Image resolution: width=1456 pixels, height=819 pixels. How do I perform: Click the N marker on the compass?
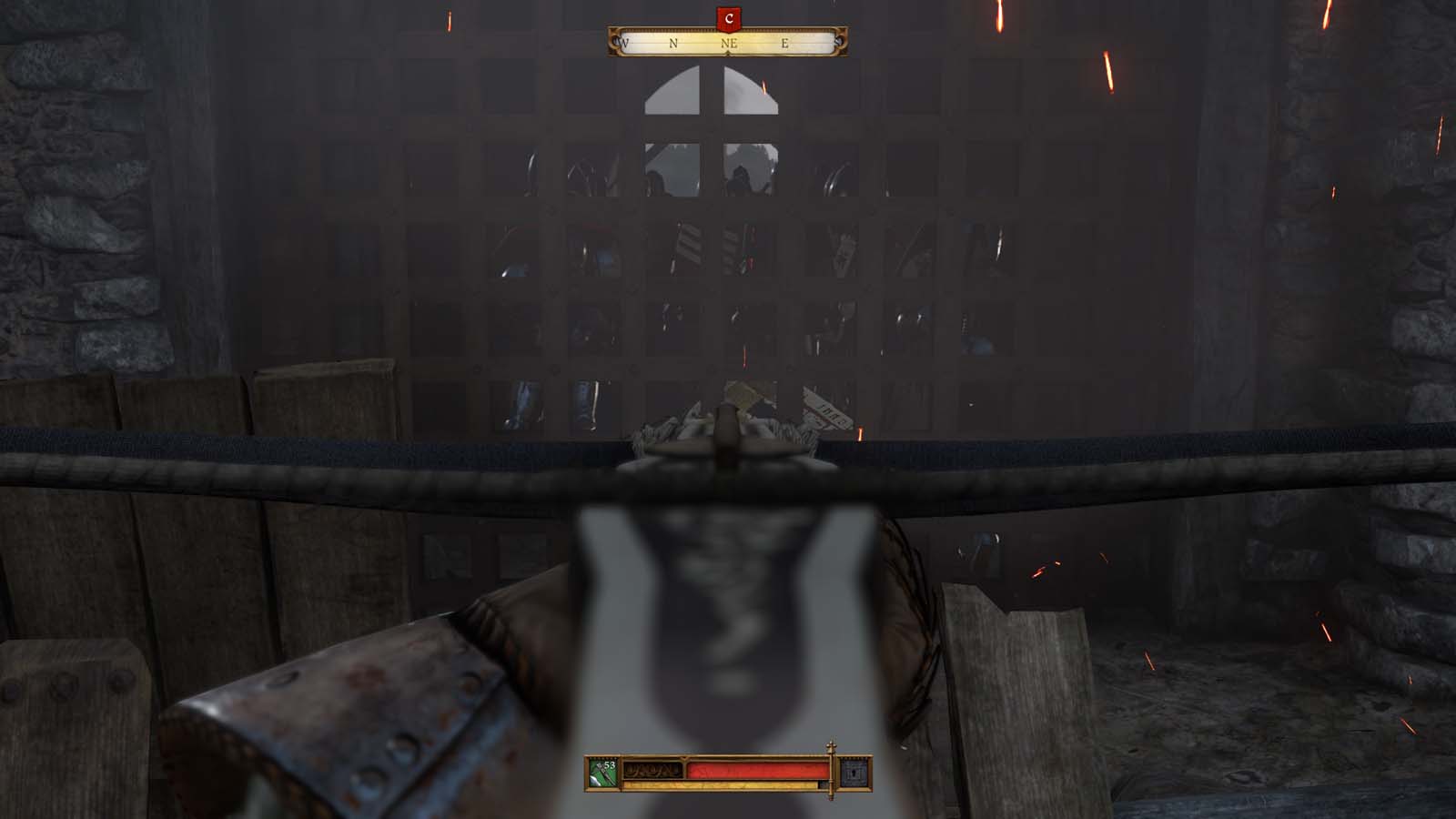tap(672, 42)
